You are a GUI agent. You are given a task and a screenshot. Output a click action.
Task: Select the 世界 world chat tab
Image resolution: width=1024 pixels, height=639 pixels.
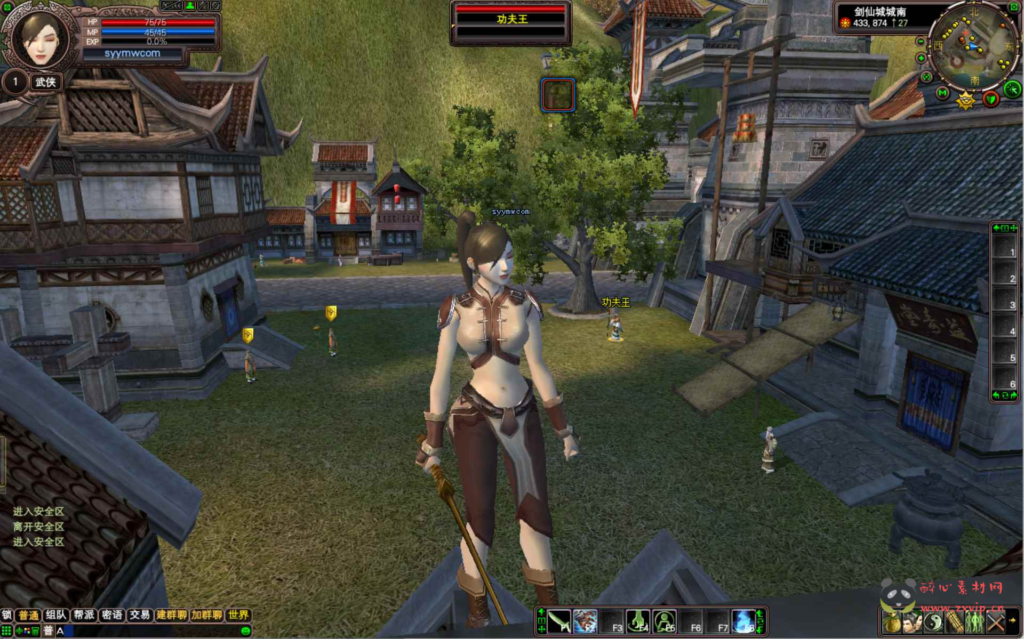(238, 615)
